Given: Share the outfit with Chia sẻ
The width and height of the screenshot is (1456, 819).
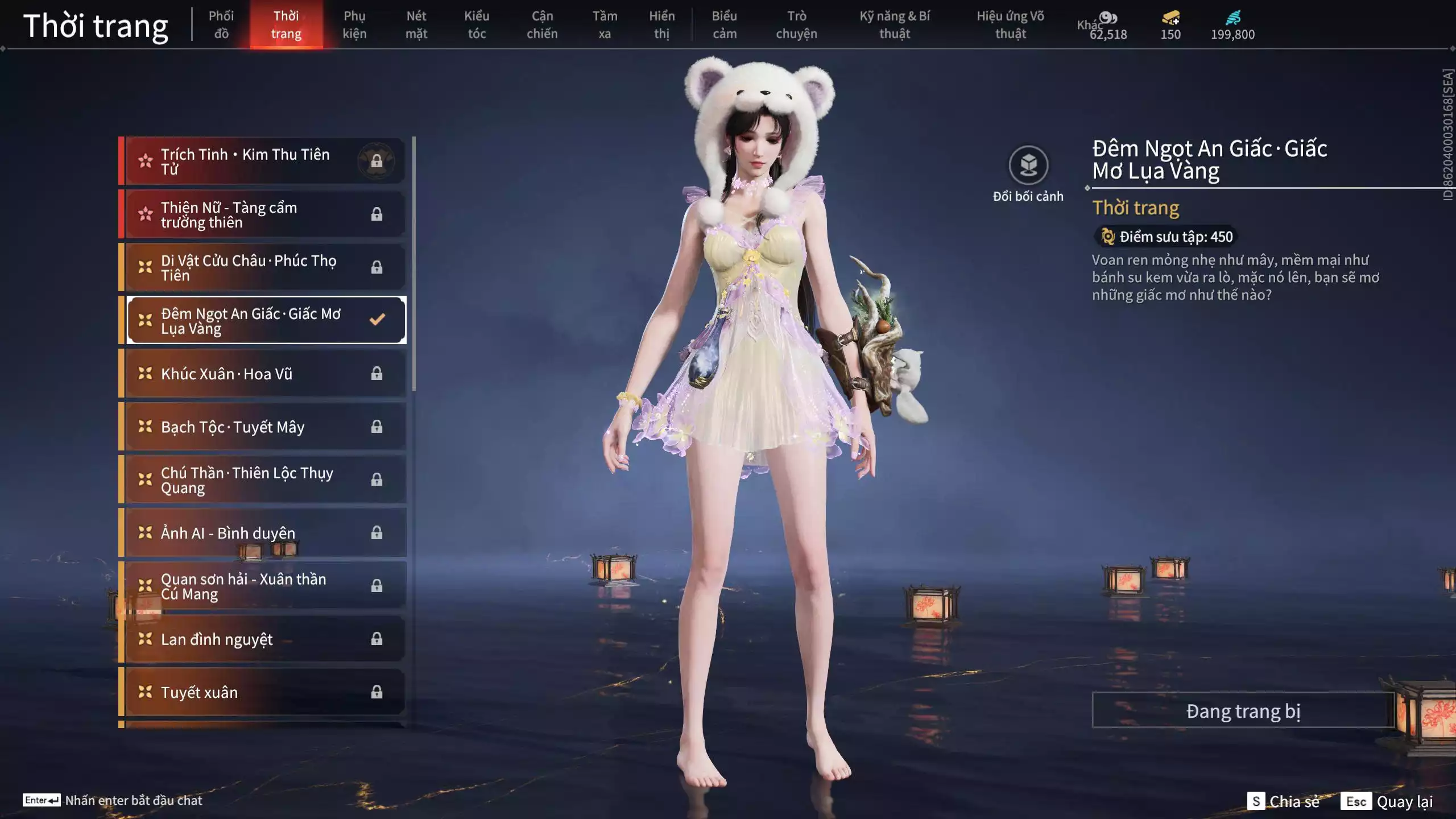Looking at the screenshot, I should pos(1284,801).
